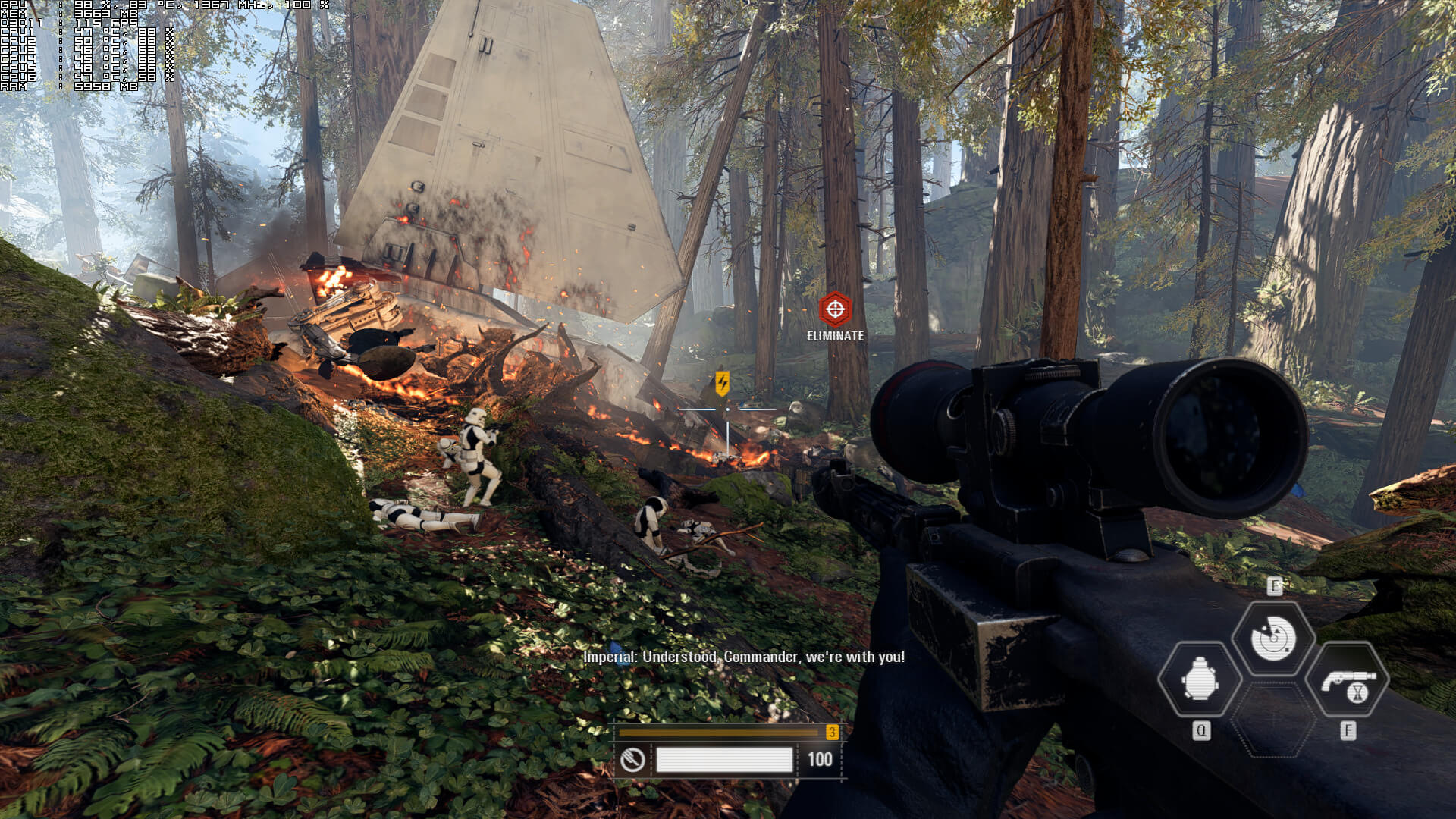
Task: Select the pistol with hourglass ability
Action: [x=1348, y=679]
